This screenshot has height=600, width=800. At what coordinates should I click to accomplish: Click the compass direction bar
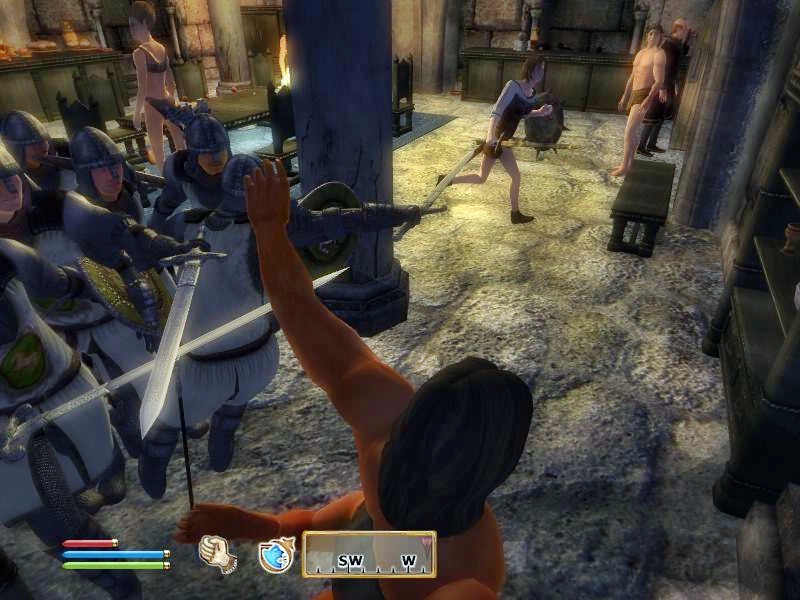(369, 554)
